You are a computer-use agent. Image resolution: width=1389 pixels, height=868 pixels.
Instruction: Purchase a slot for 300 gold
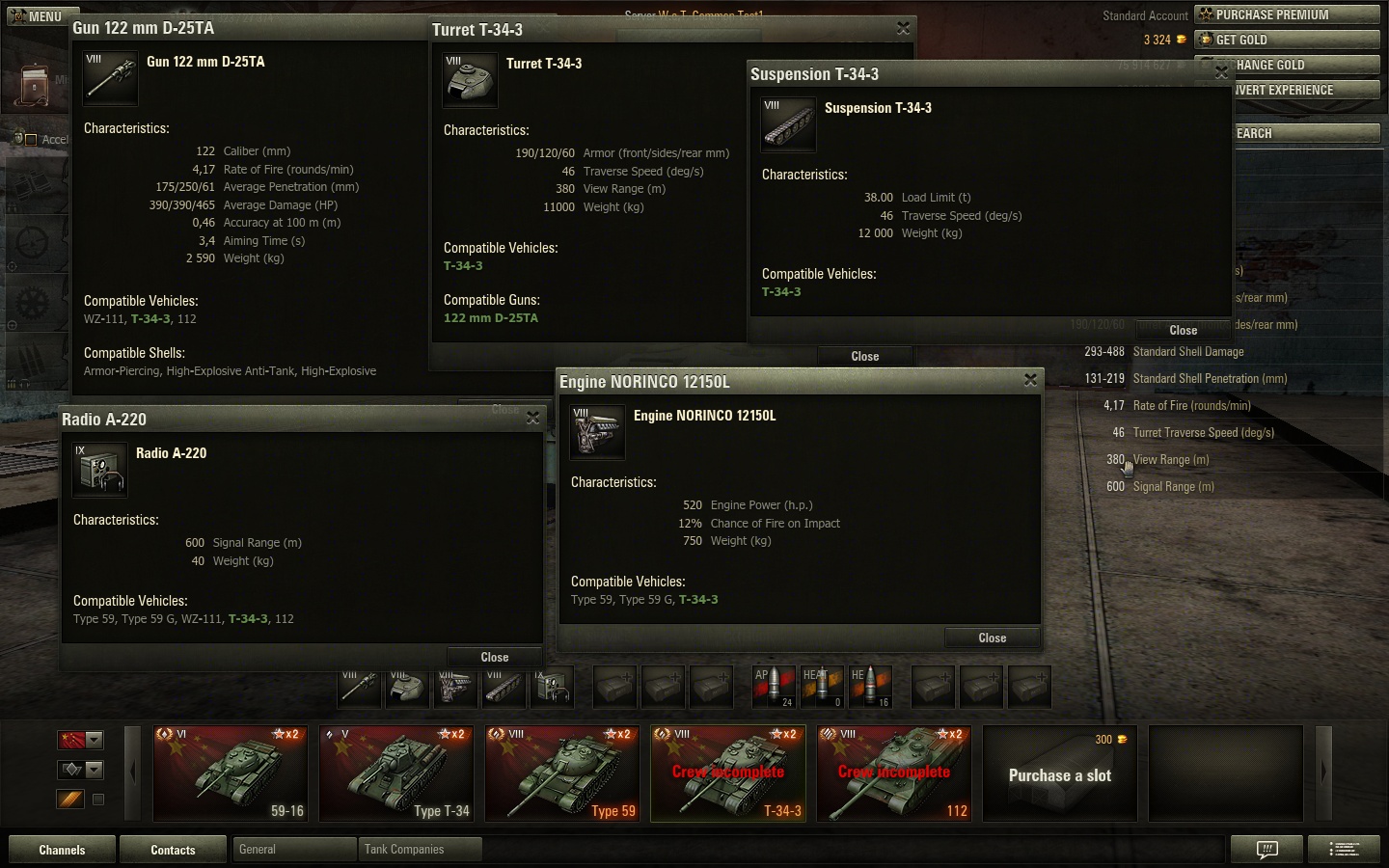[1059, 773]
